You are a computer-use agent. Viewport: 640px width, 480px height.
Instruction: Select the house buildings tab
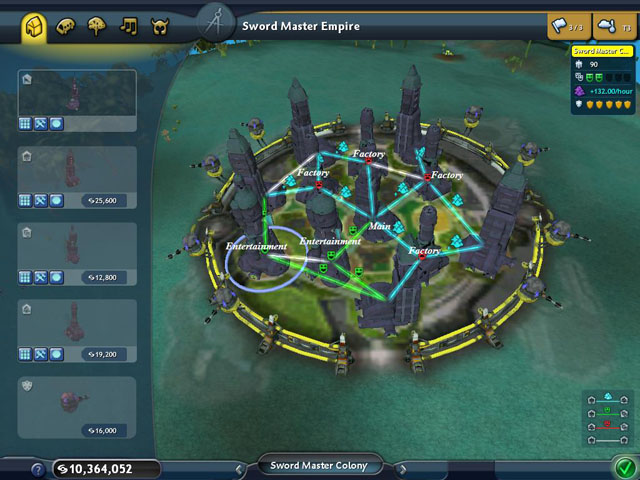pos(33,26)
